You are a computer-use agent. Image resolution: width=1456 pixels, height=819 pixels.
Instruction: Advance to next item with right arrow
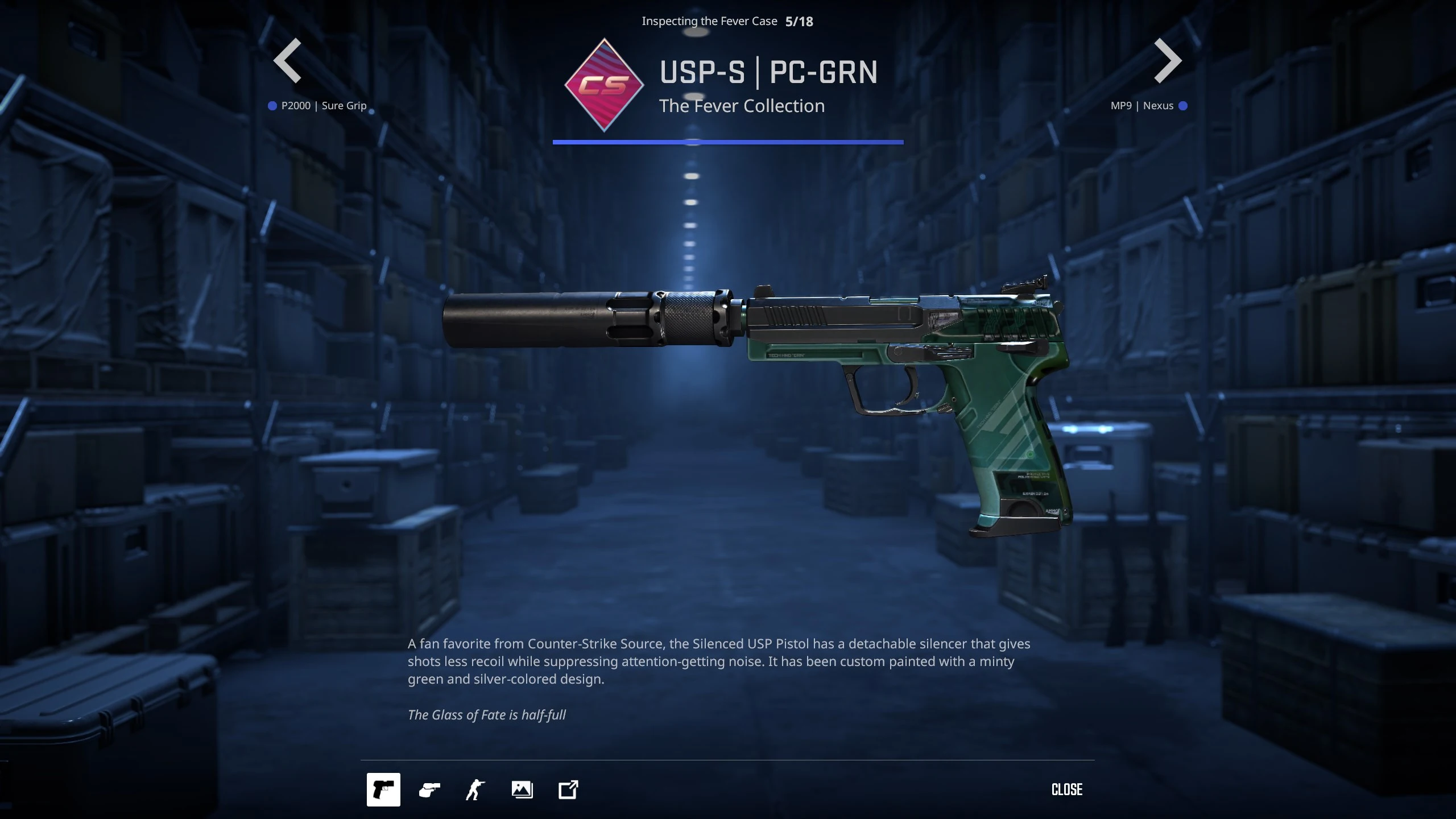coord(1168,61)
